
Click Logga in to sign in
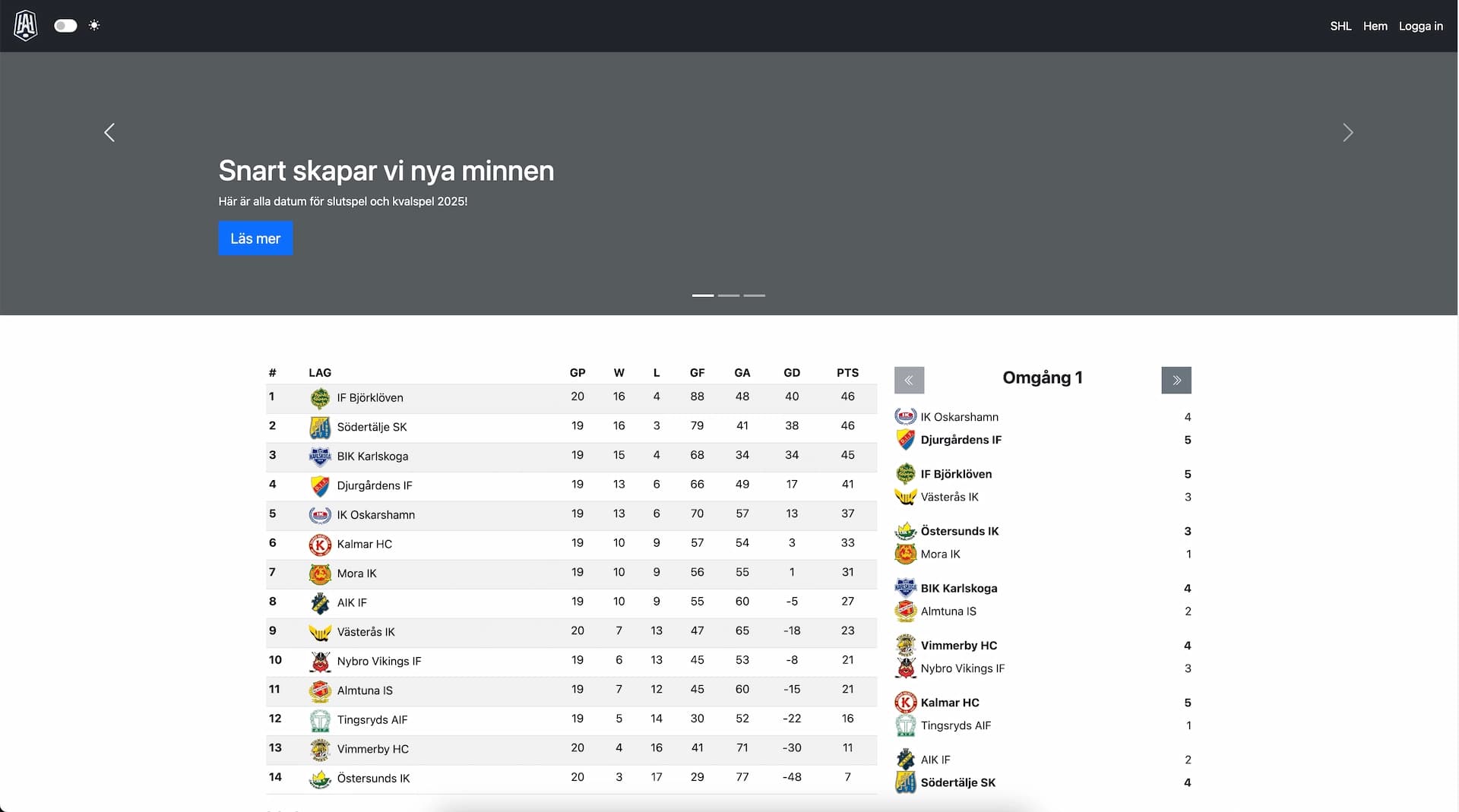[1420, 26]
